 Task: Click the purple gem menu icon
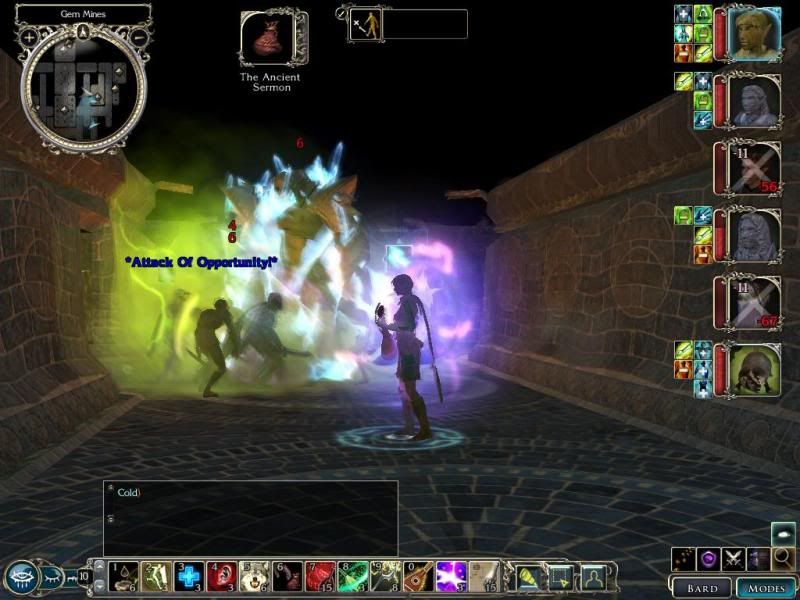pos(707,559)
